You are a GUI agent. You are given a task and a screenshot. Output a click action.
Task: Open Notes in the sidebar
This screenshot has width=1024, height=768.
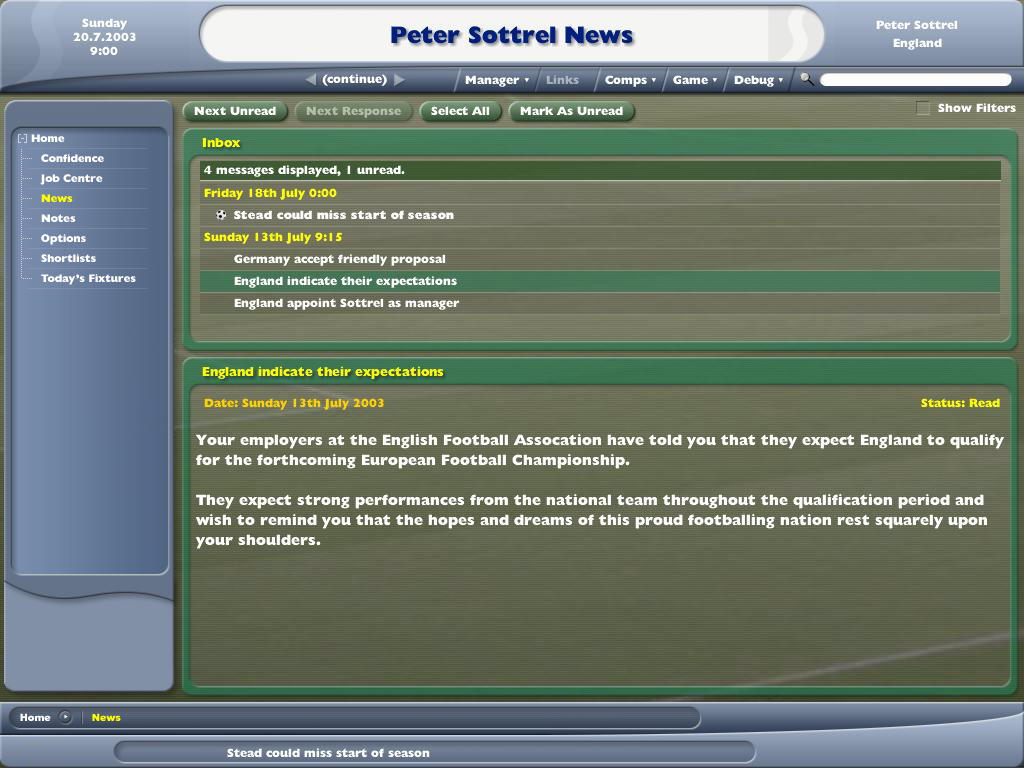[x=58, y=218]
